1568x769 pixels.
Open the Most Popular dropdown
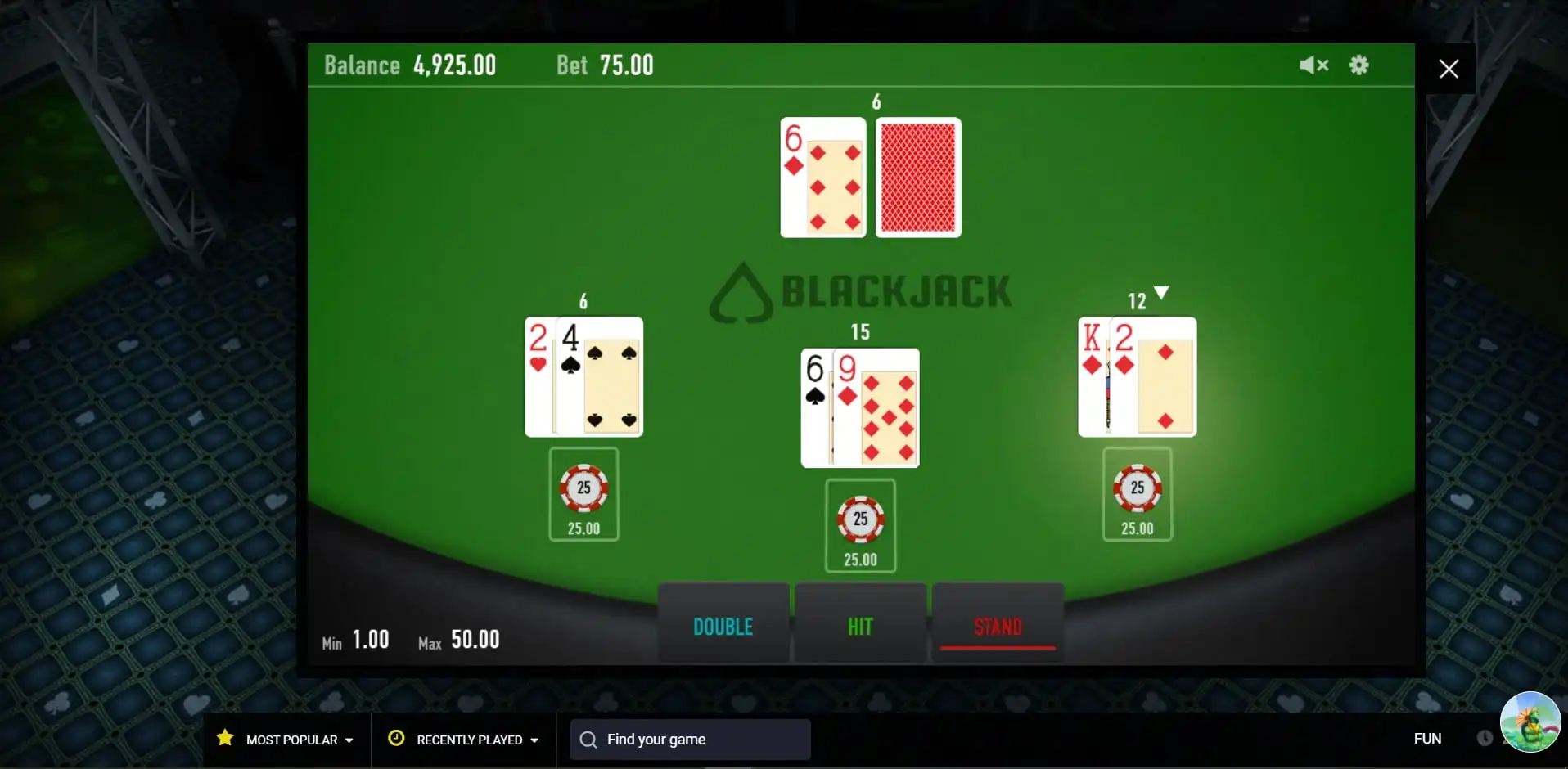286,740
